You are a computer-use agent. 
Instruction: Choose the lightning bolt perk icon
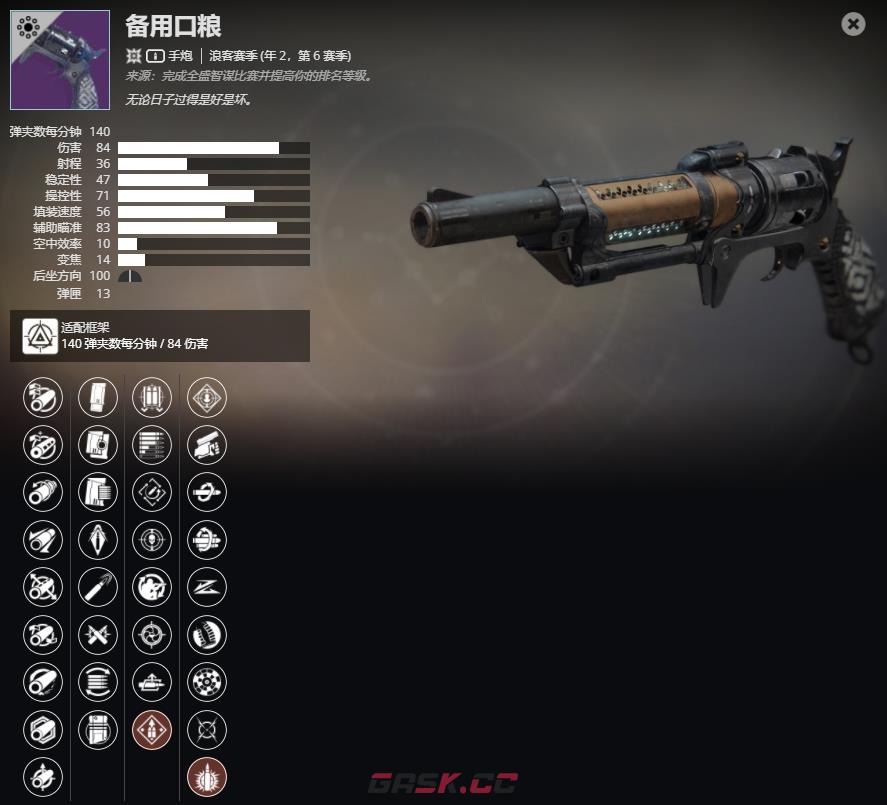(x=207, y=587)
